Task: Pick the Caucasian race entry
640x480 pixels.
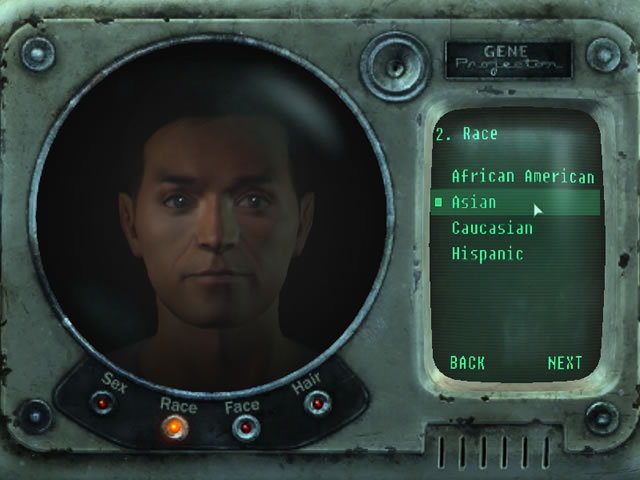Action: tap(492, 229)
